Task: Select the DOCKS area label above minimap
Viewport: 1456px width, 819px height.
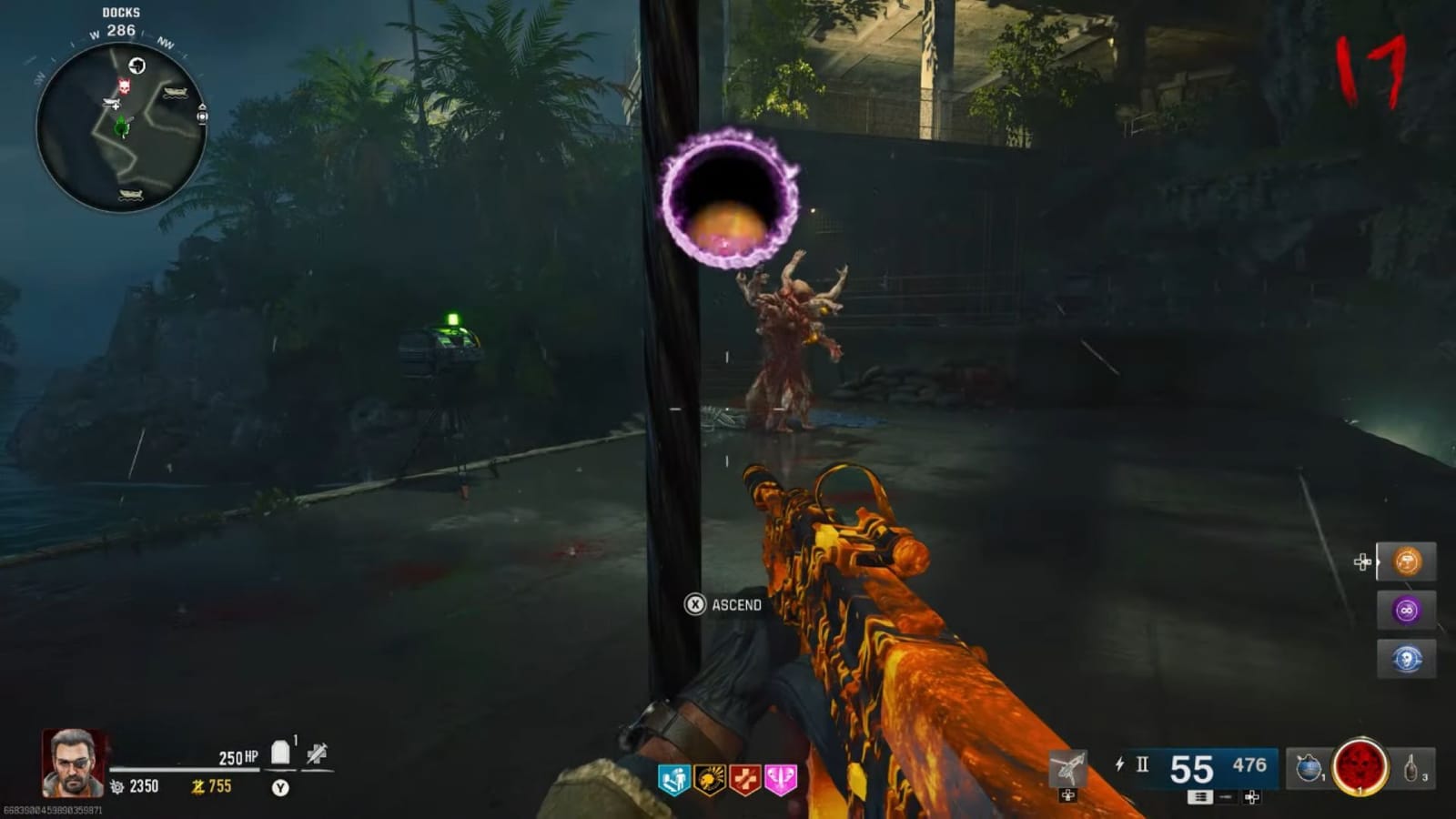Action: (x=123, y=13)
